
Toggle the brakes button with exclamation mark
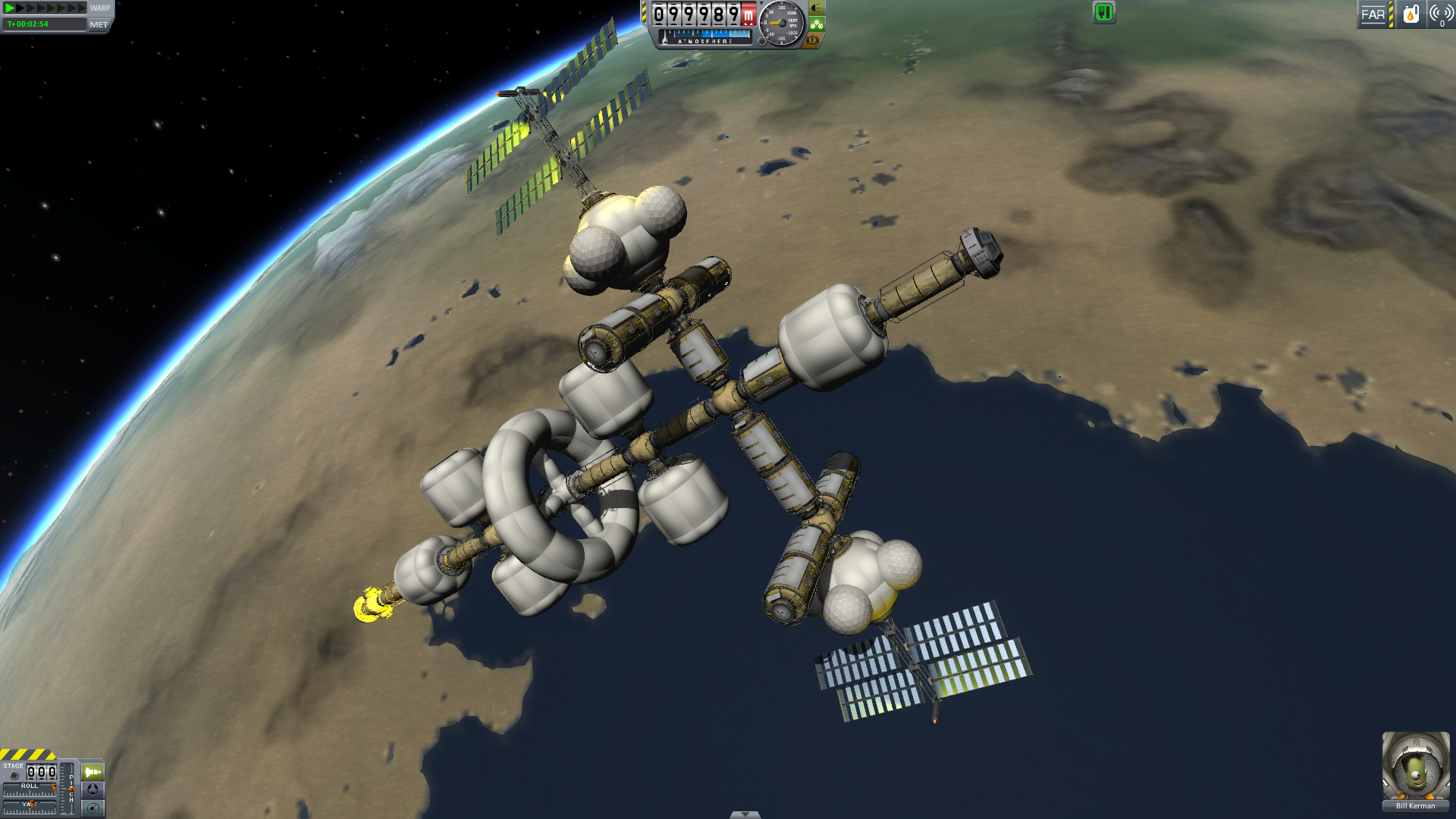[812, 40]
